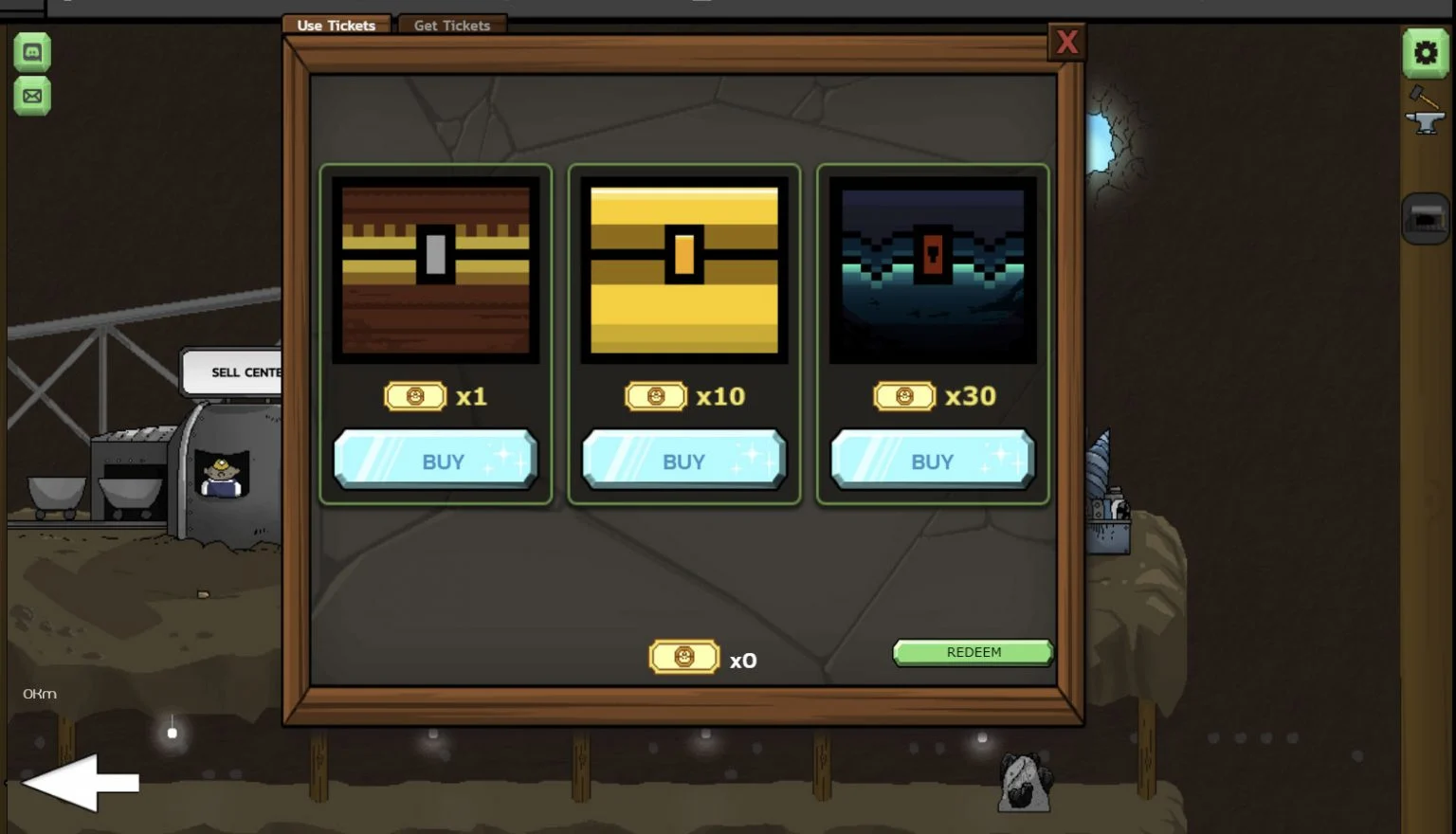Click the green Redeem button
Screen dimensions: 1456x834
[x=973, y=652]
